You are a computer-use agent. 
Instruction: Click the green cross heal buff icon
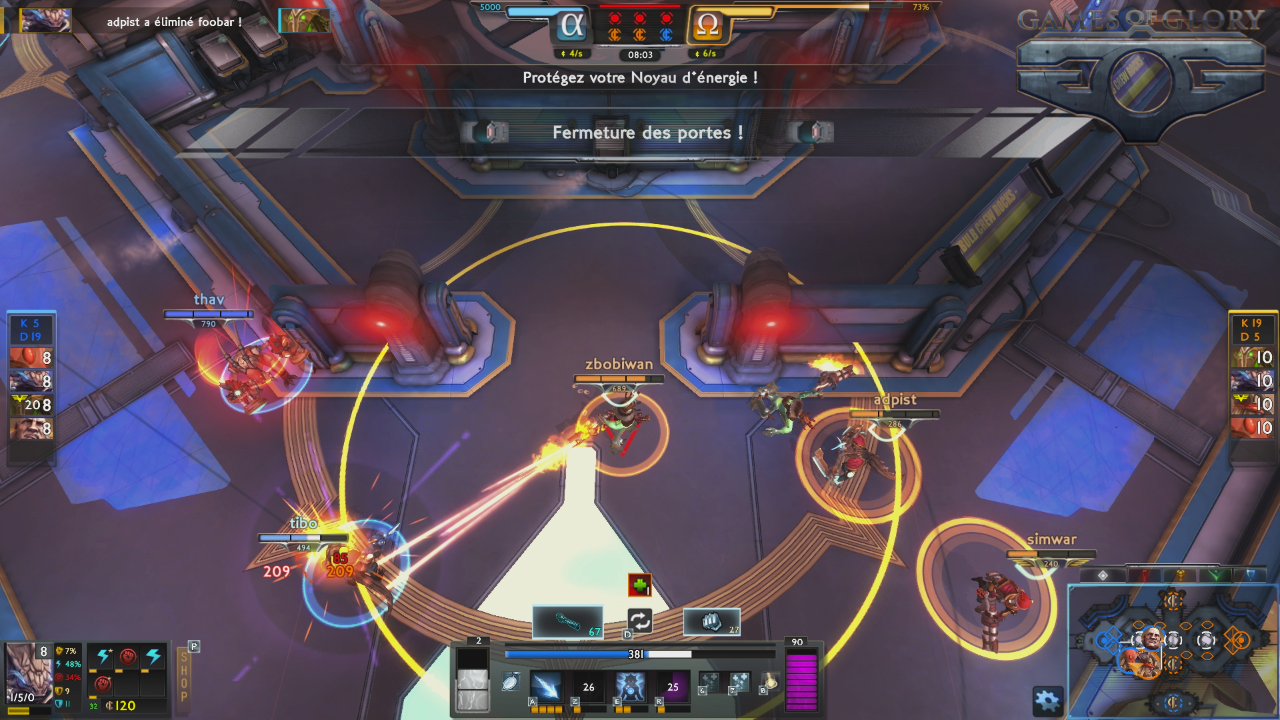click(640, 585)
